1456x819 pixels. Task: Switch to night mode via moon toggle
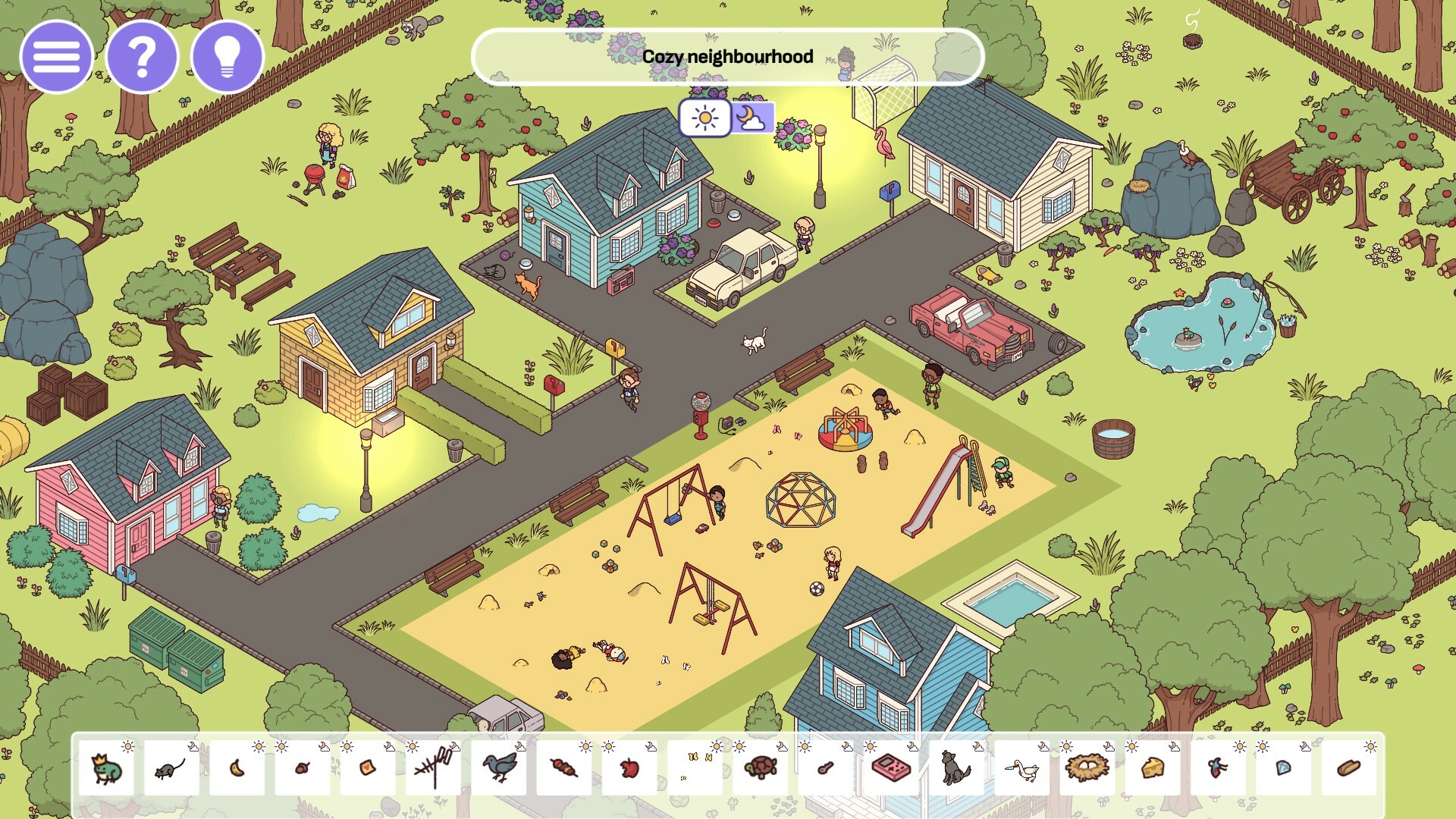pyautogui.click(x=753, y=118)
